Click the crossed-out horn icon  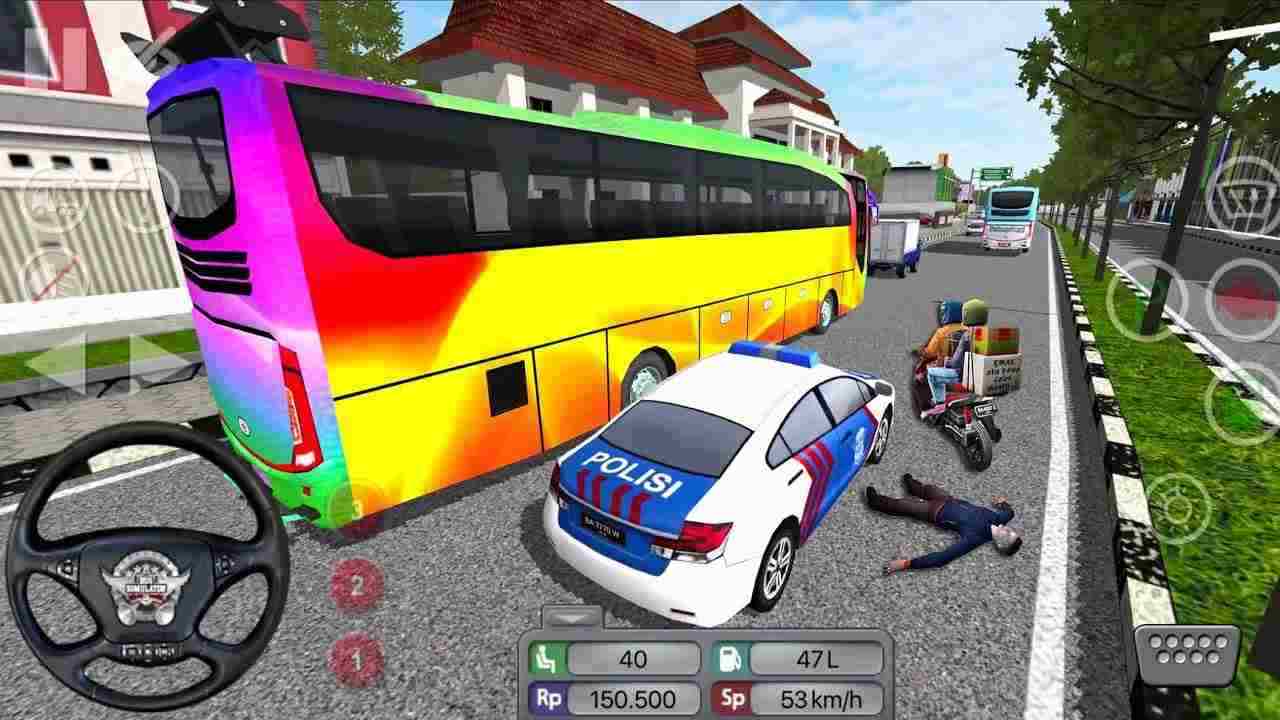point(48,275)
